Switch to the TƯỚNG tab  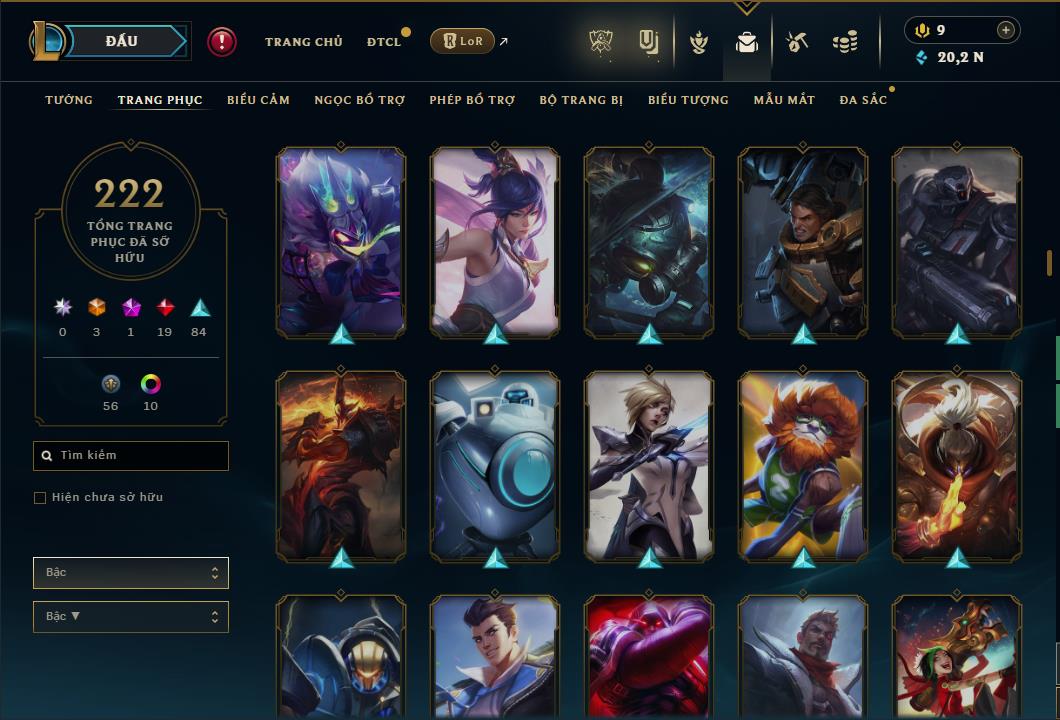coord(69,100)
